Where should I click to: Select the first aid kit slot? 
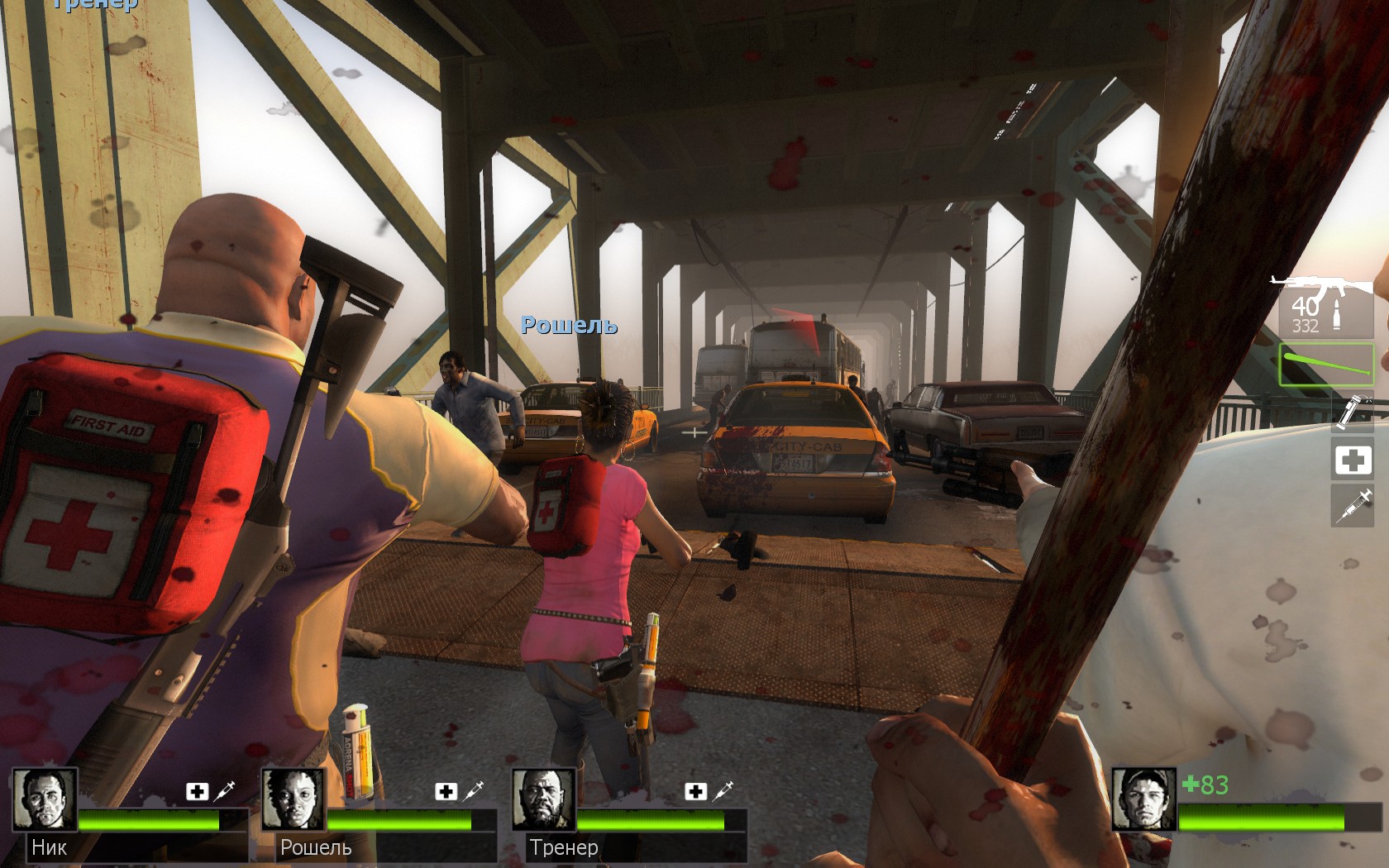(1353, 459)
